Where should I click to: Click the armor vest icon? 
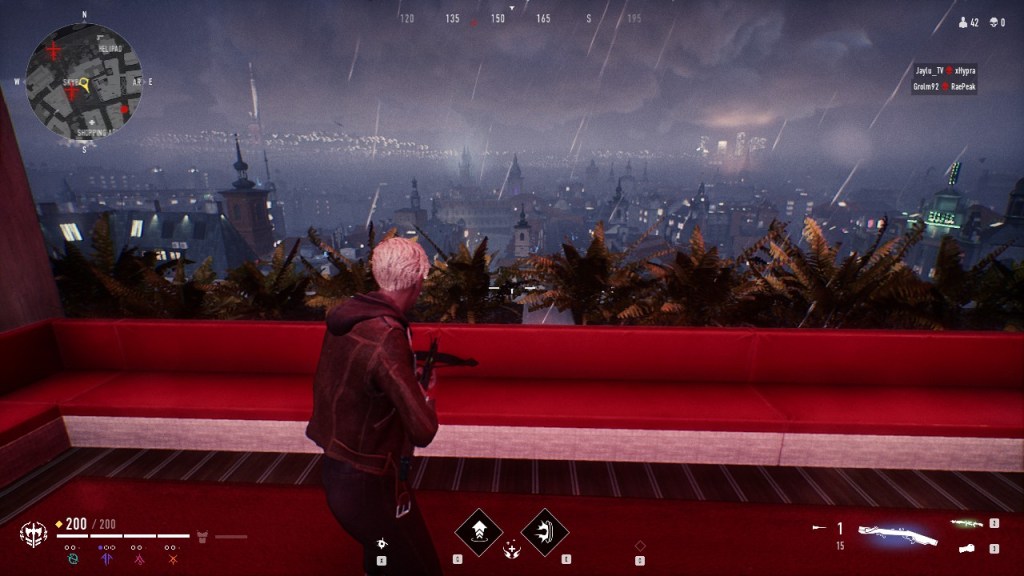(x=201, y=536)
